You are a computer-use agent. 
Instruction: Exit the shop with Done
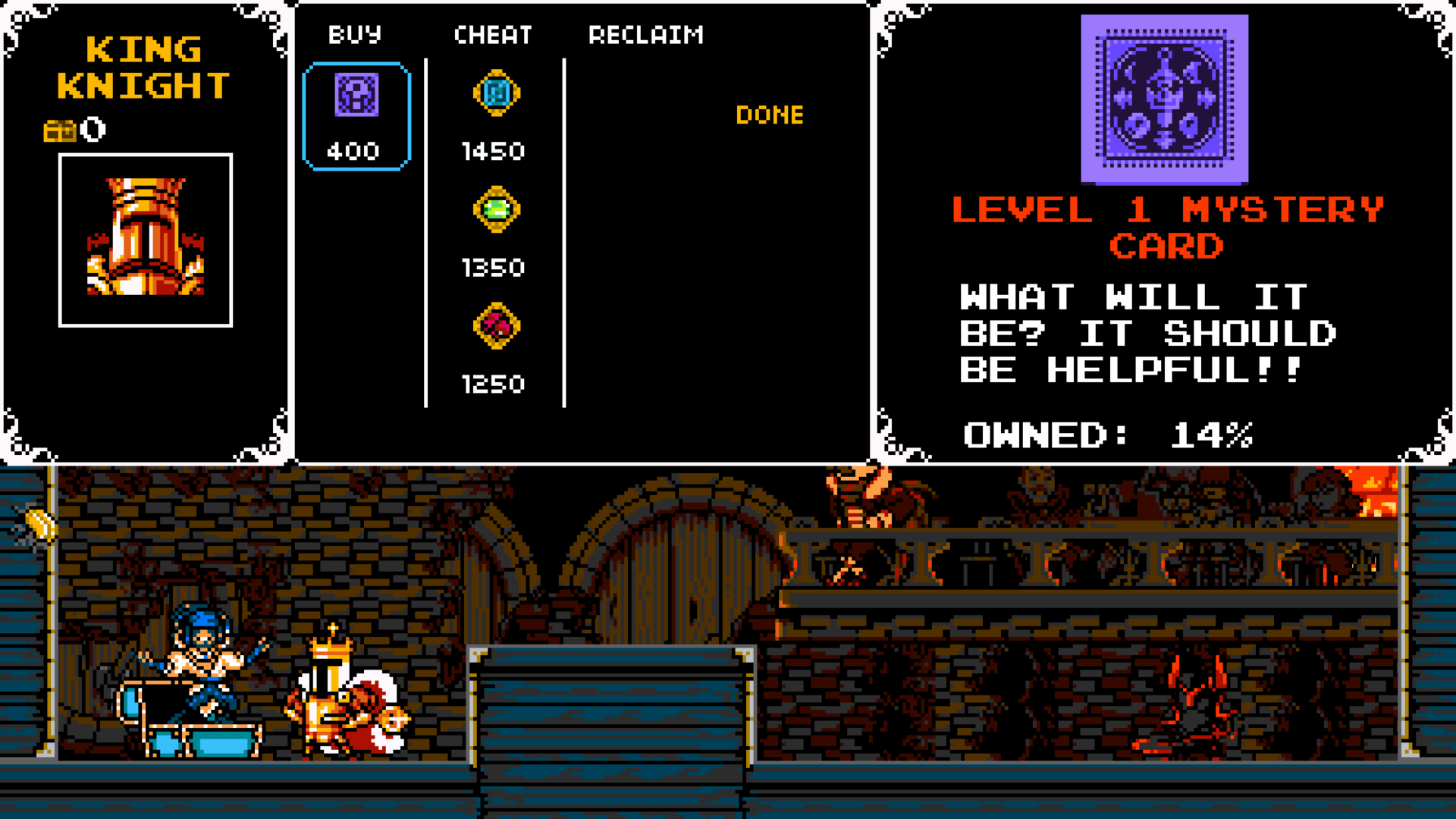coord(769,115)
